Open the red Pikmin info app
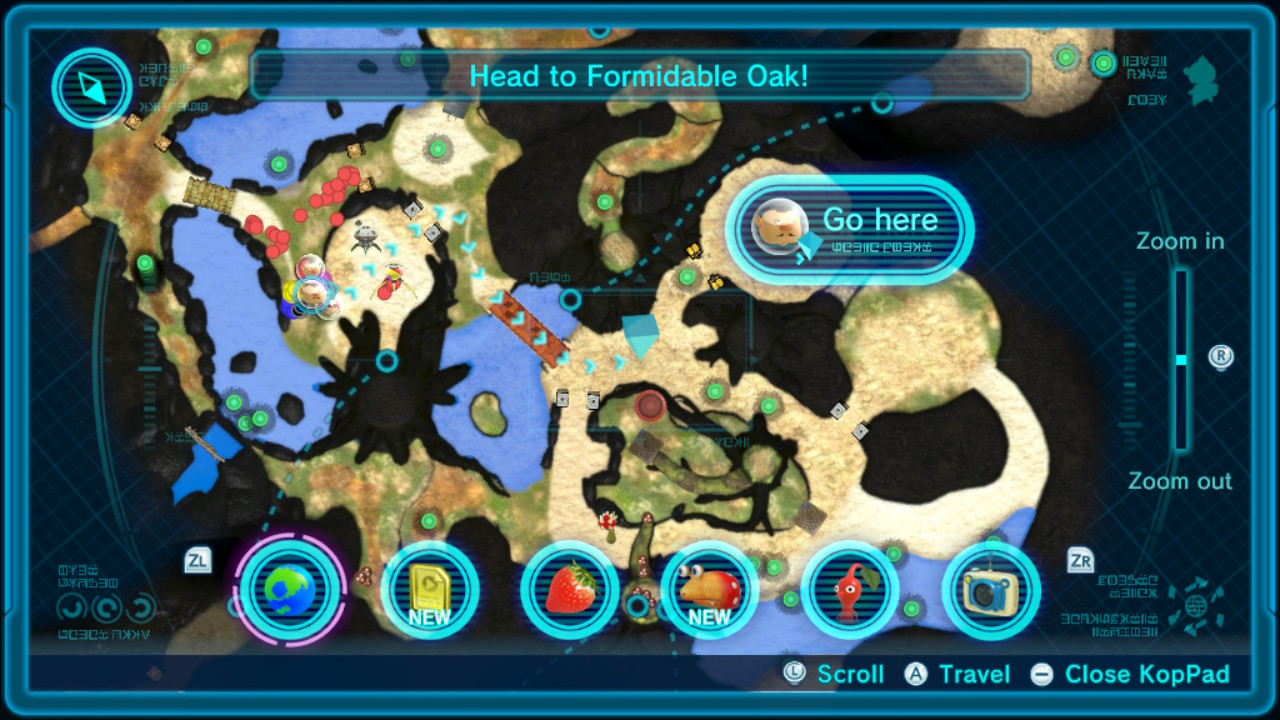The width and height of the screenshot is (1280, 720). pos(850,590)
